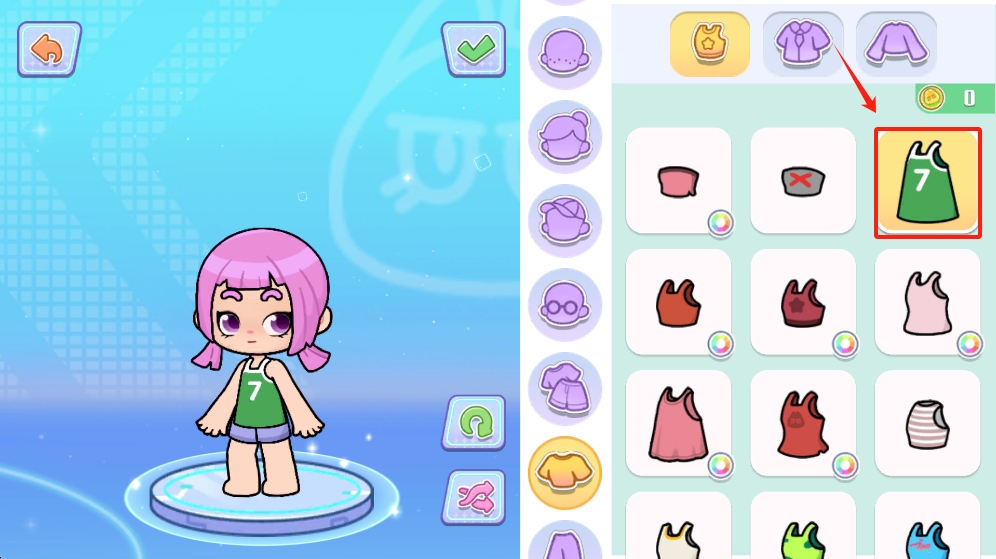Screen dimensions: 996x559
Task: Open the glasses accessory category
Action: pos(565,304)
